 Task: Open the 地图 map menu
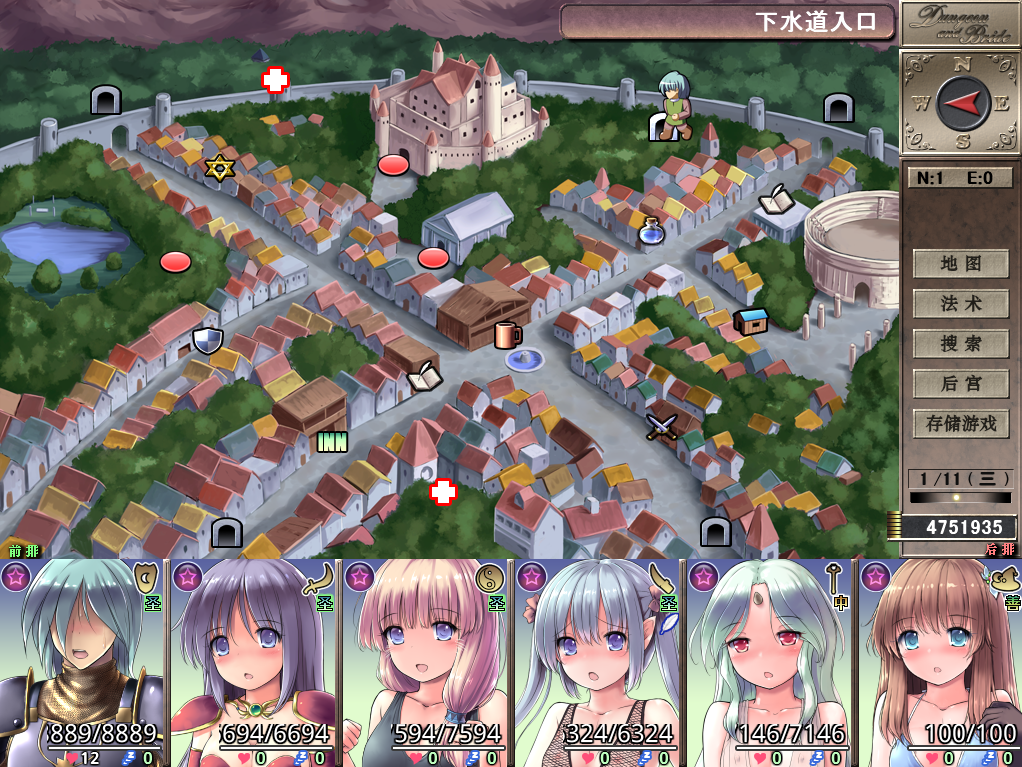tap(960, 264)
